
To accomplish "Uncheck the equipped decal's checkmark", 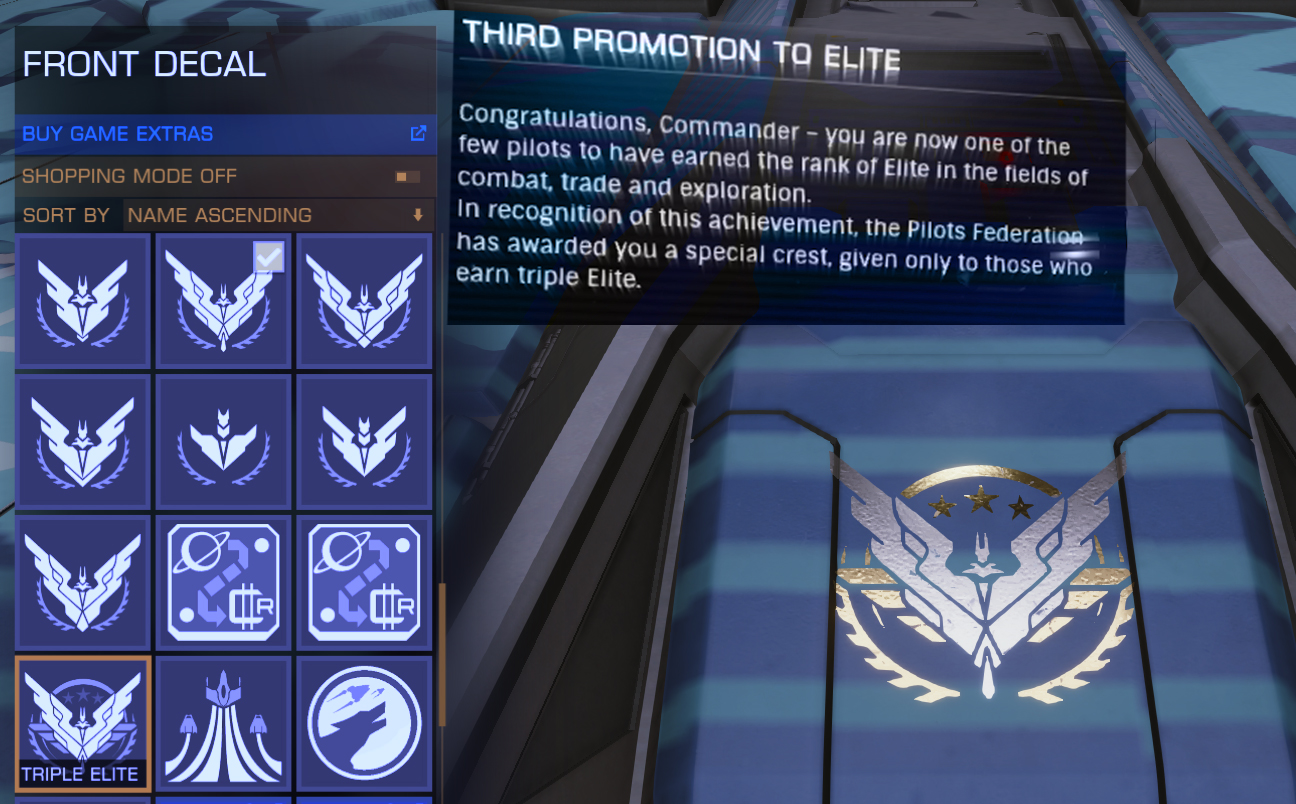I will [x=267, y=258].
